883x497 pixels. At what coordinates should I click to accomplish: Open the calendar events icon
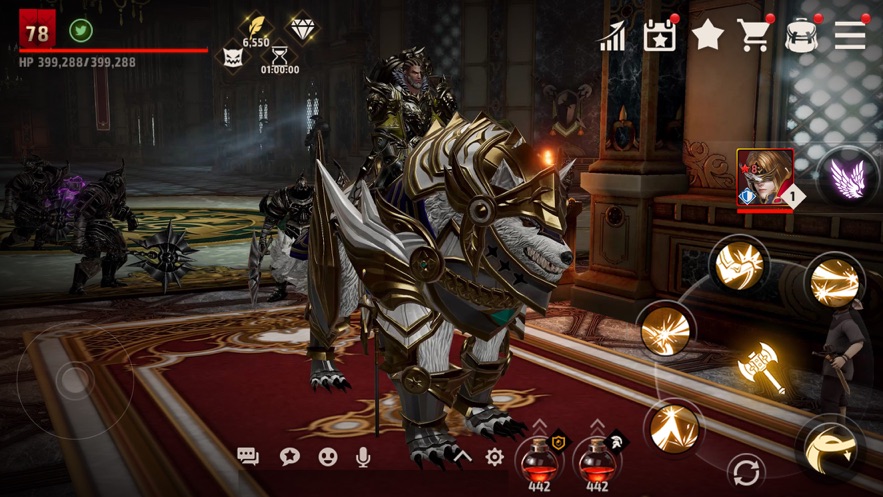(659, 36)
